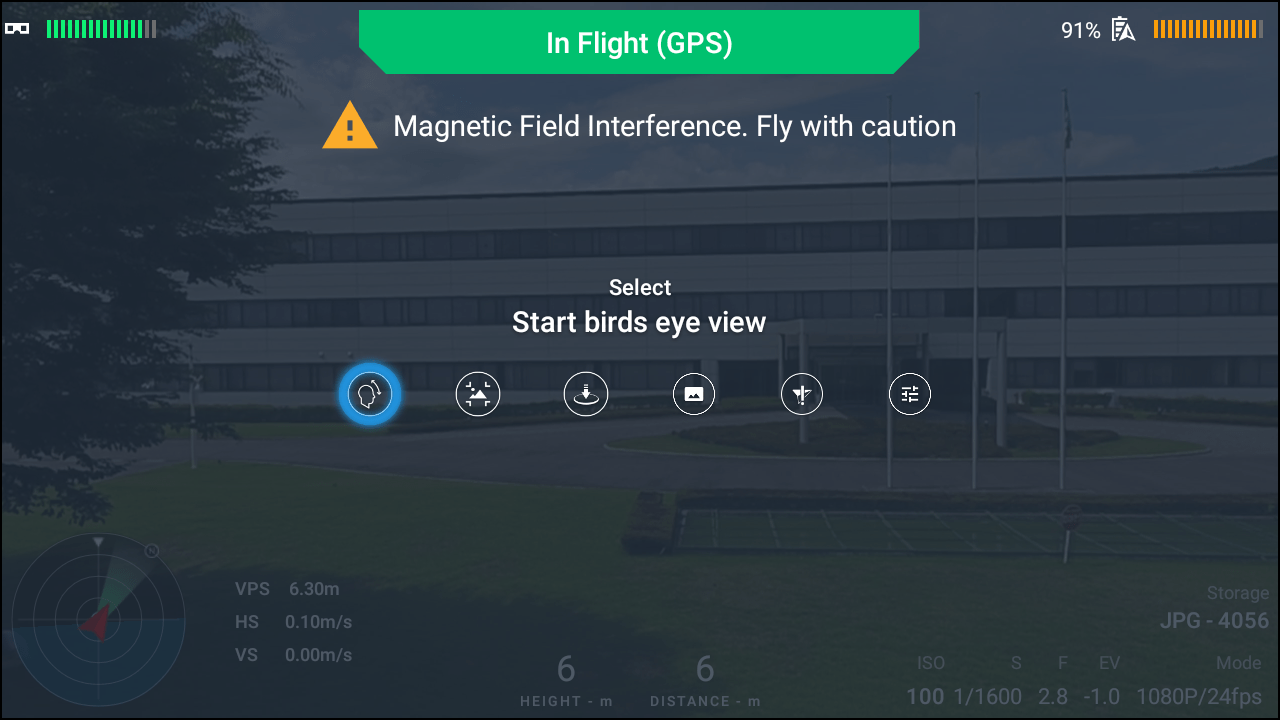Screen dimensions: 1280x720
Task: Start birds eye view with highlighted head icon
Action: click(370, 394)
